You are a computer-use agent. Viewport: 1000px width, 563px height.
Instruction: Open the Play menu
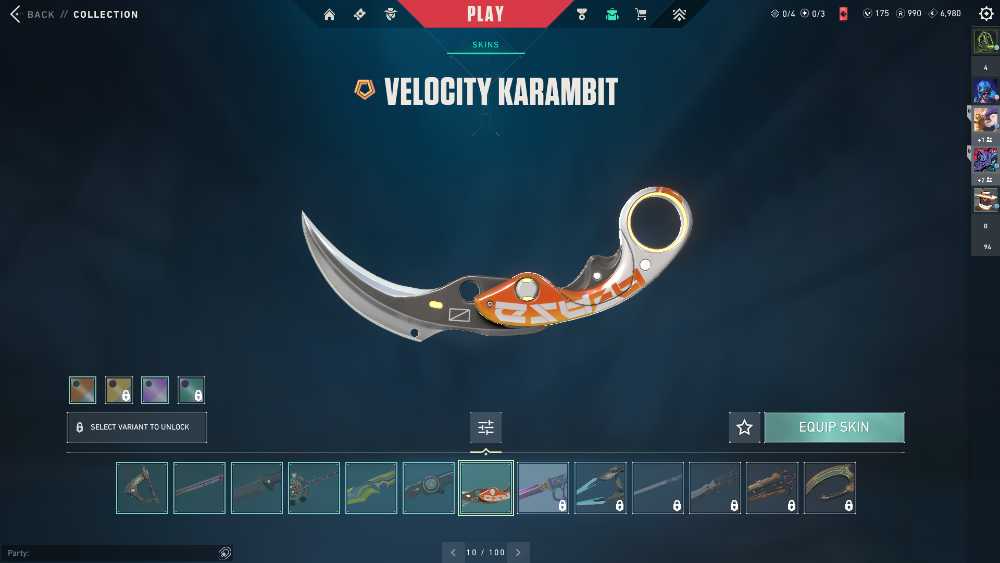pos(485,14)
